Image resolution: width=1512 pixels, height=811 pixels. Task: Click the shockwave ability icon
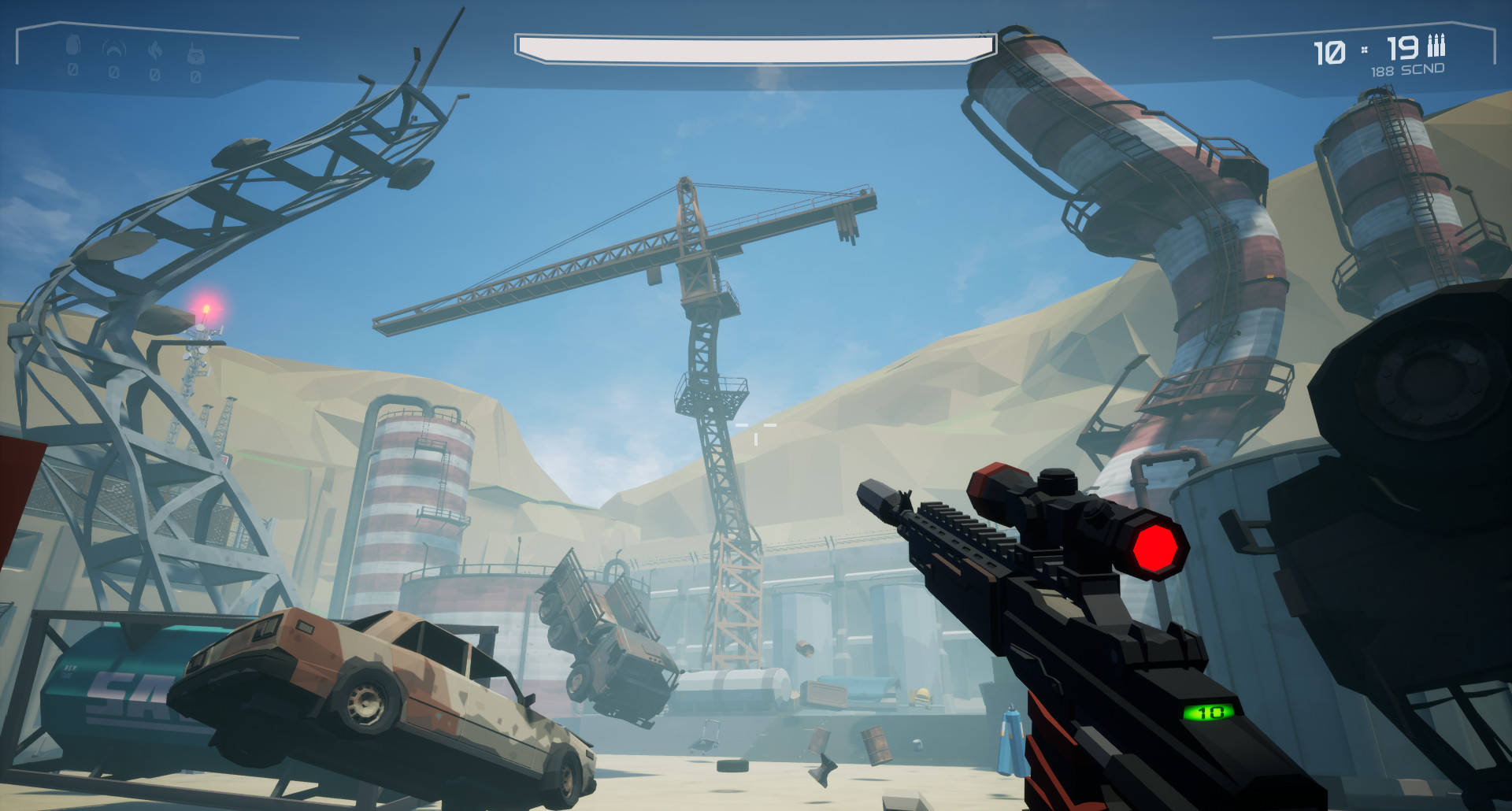pyautogui.click(x=114, y=46)
